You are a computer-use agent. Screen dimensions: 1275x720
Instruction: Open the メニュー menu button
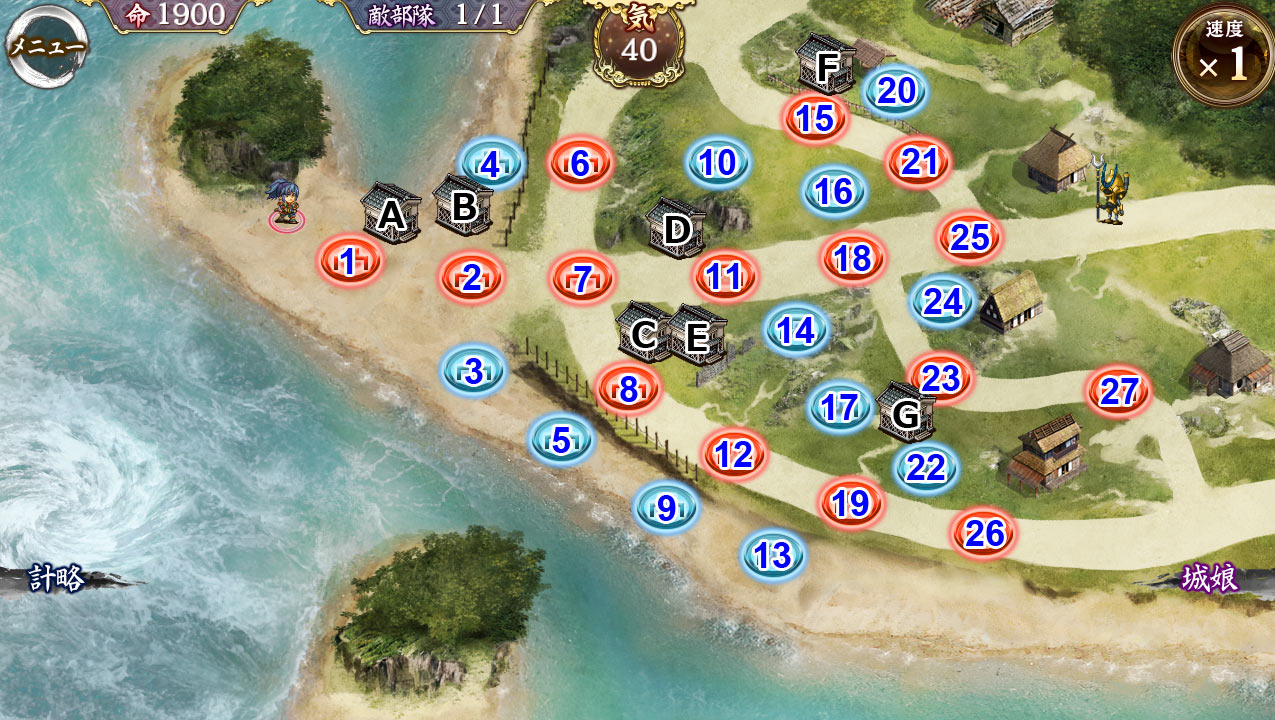click(46, 46)
